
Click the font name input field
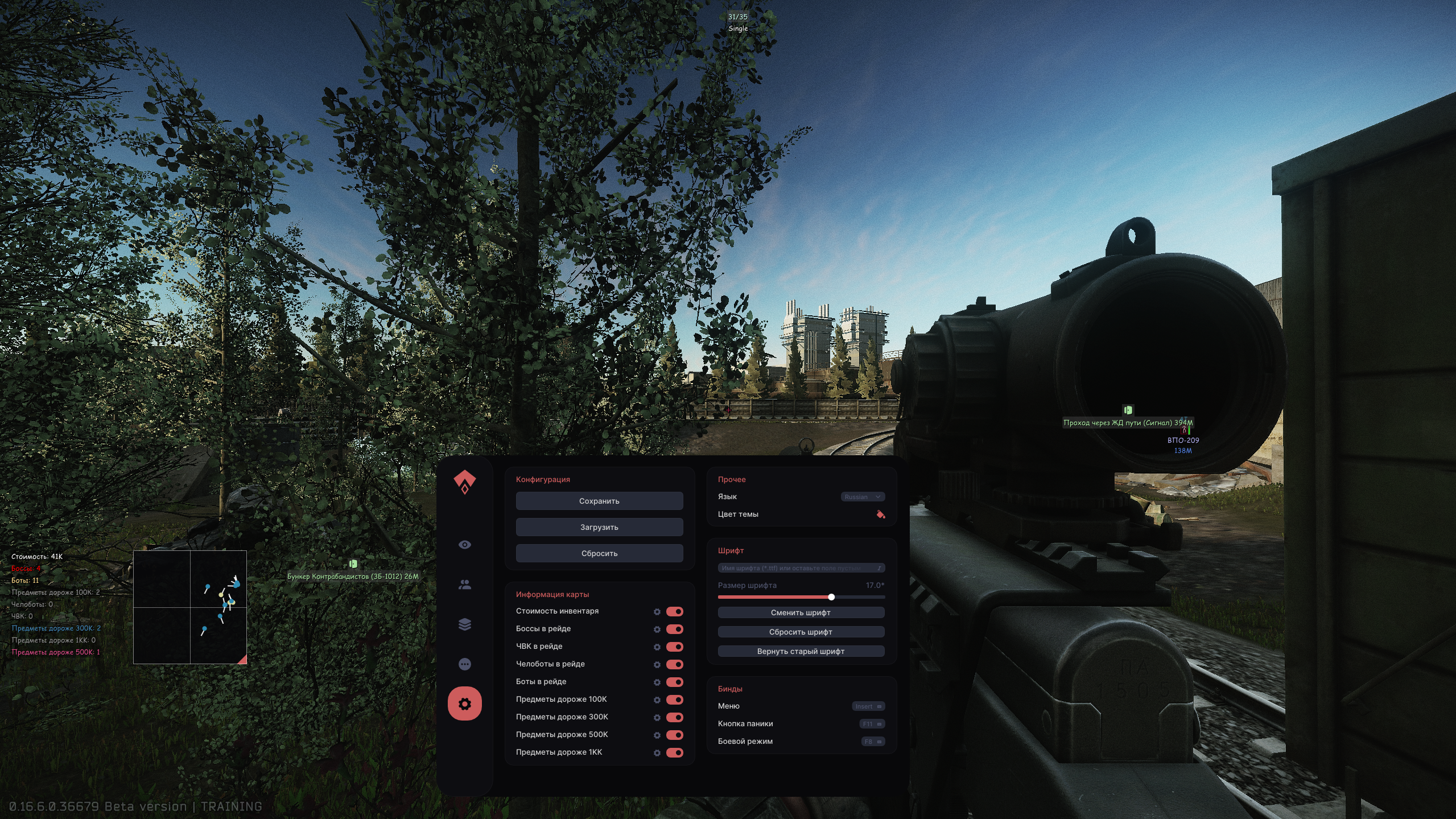click(801, 567)
